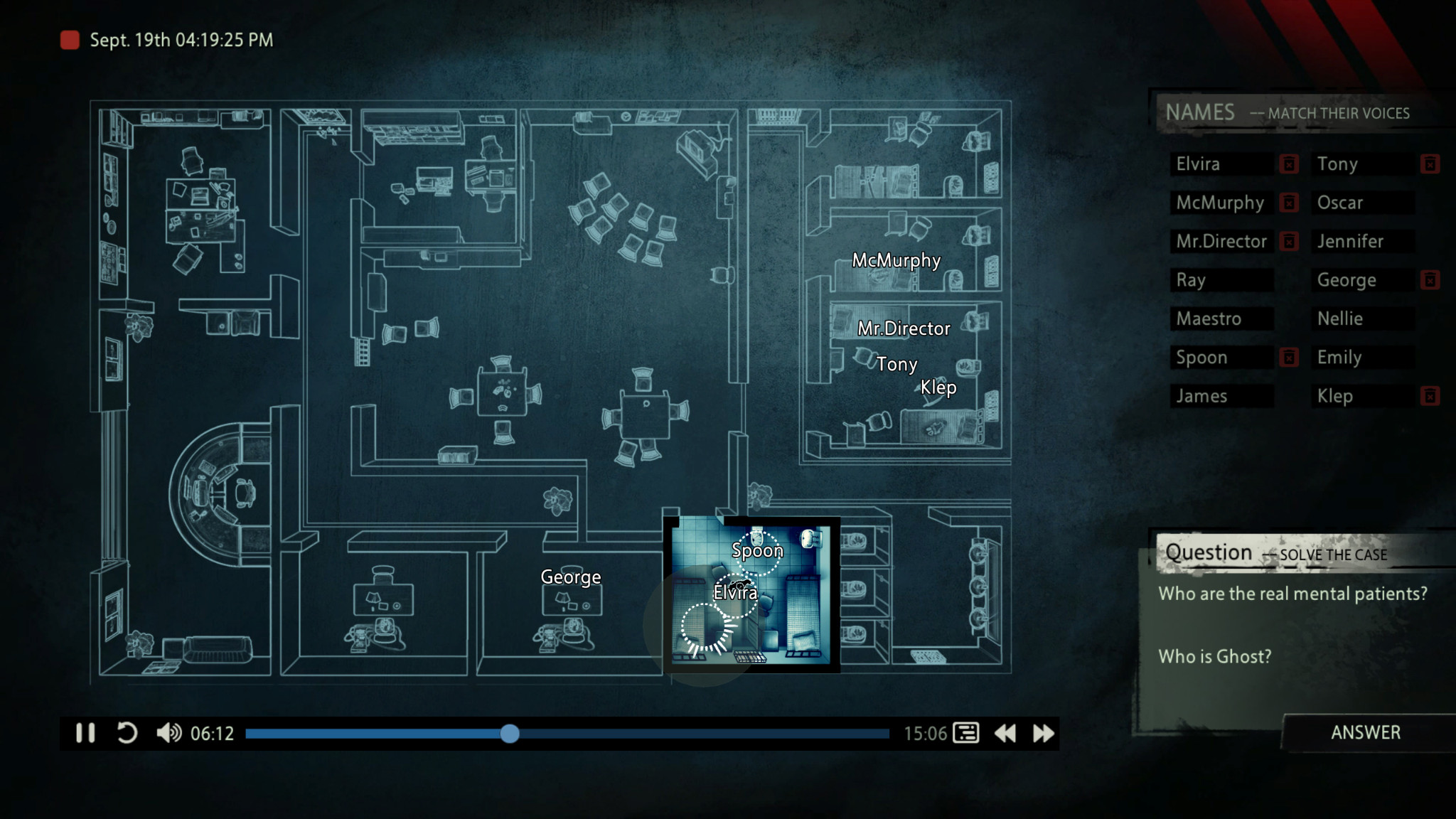Clear the Klep name assignment
This screenshot has width=1456, height=819.
[x=1430, y=396]
